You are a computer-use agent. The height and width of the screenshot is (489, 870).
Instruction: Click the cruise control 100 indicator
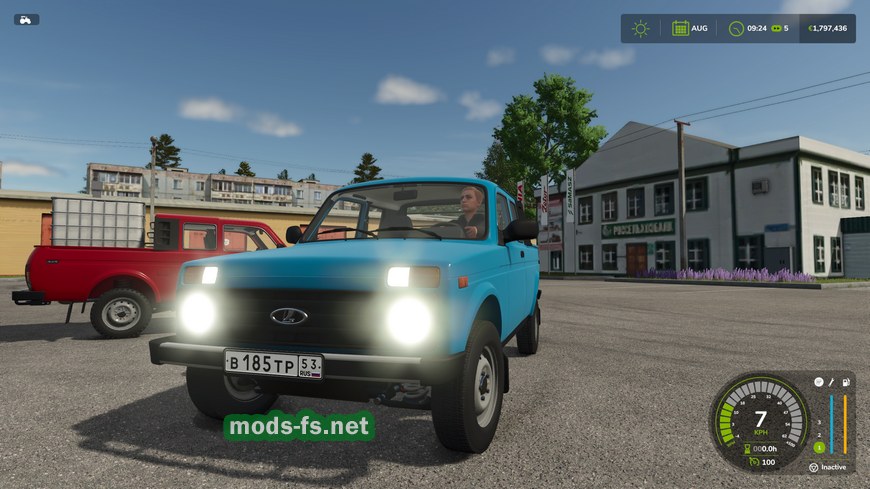tap(758, 462)
